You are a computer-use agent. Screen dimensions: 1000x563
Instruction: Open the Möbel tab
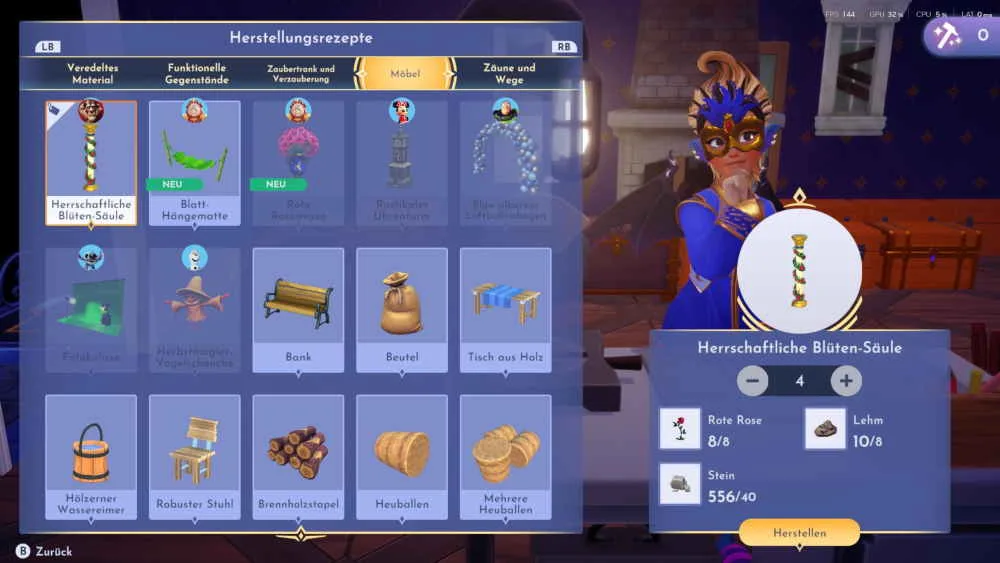406,73
